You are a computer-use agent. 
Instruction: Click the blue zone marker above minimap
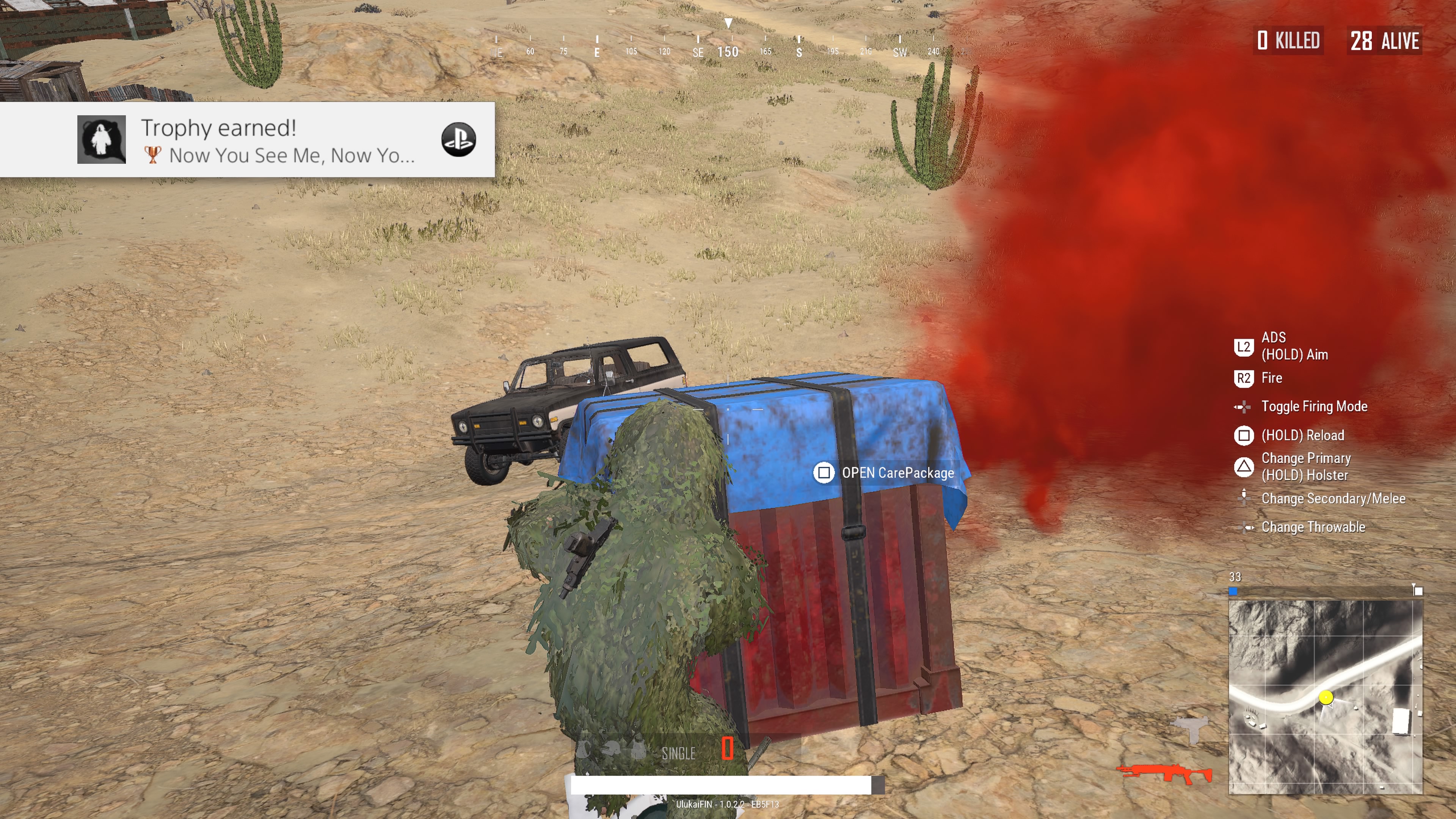point(1233,591)
